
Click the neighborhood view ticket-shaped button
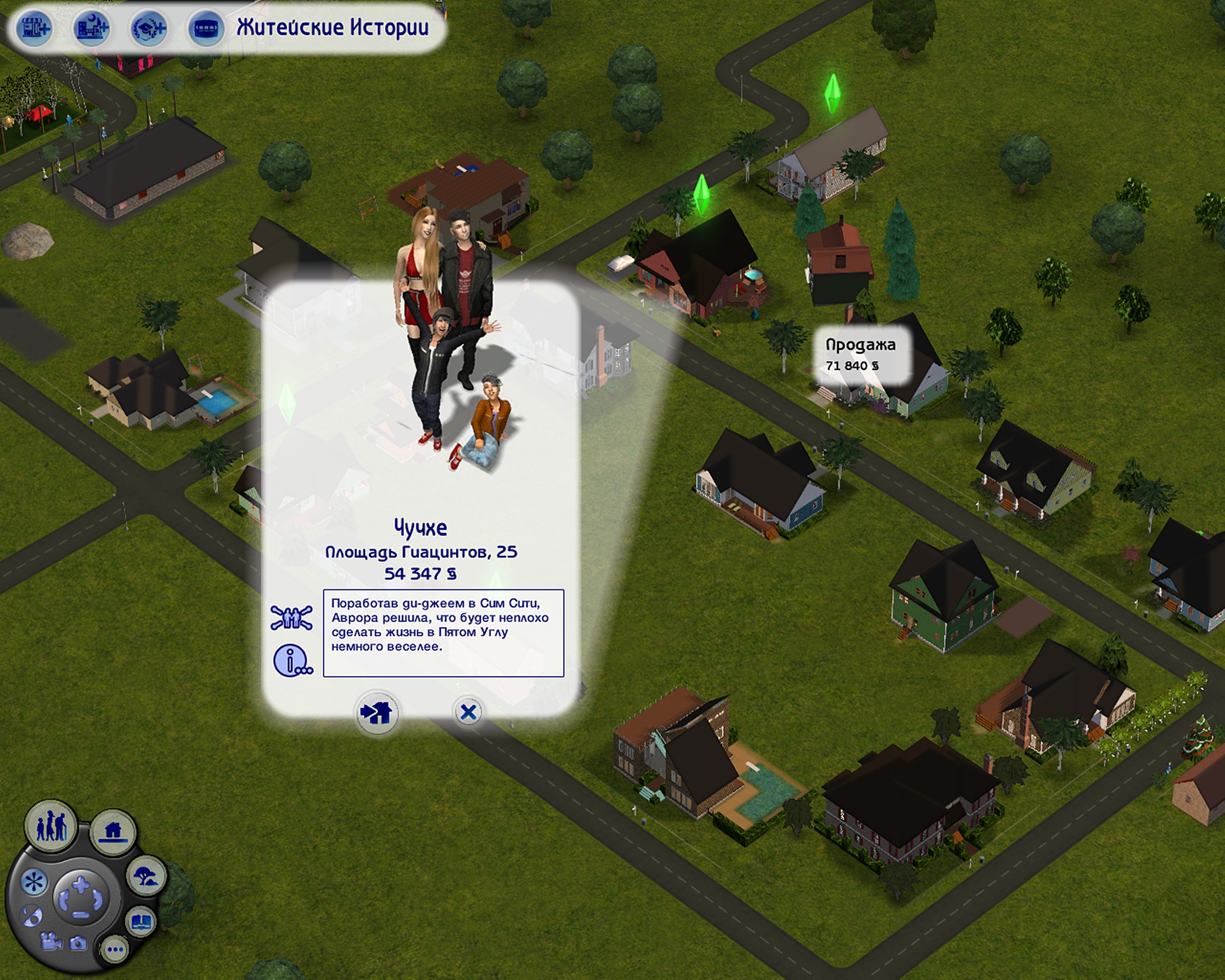pos(206,28)
